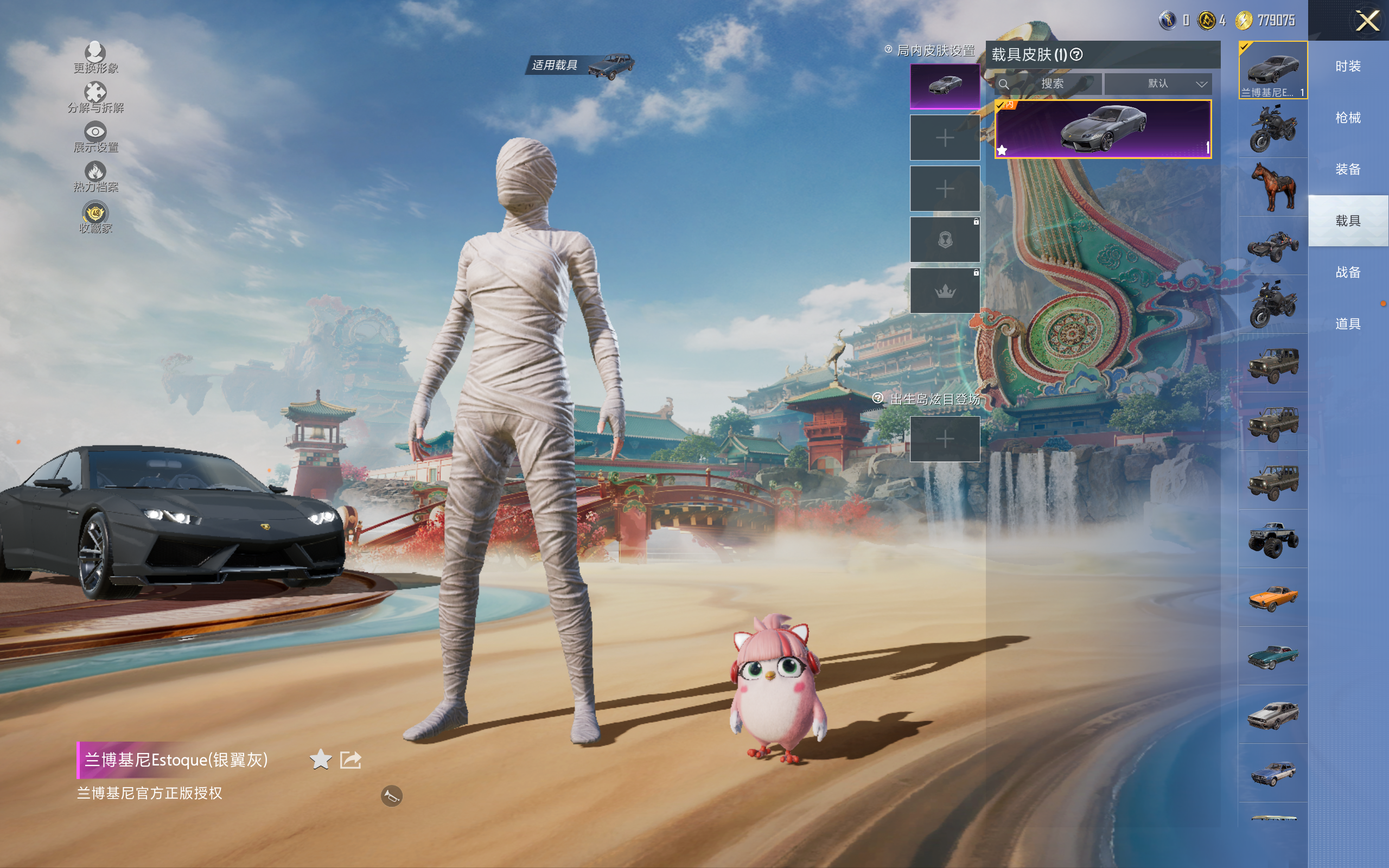Expand the 默认 sort dropdown

(1158, 84)
